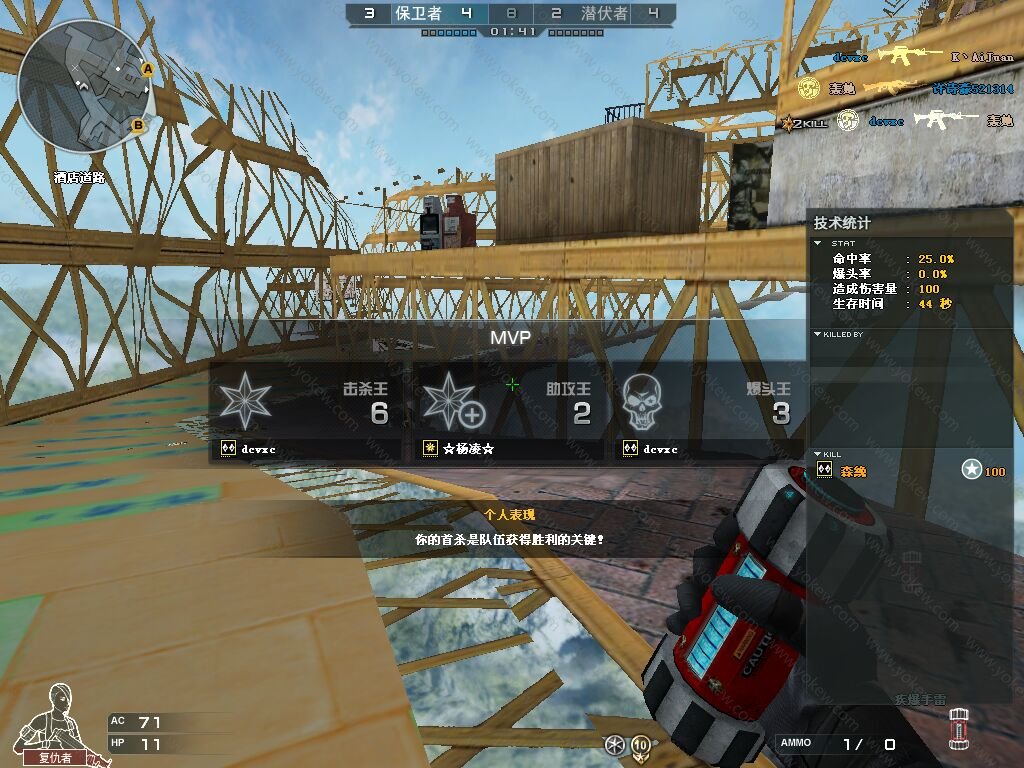The image size is (1024, 768).
Task: Open the 复仇者 character portrait
Action: pos(57,722)
